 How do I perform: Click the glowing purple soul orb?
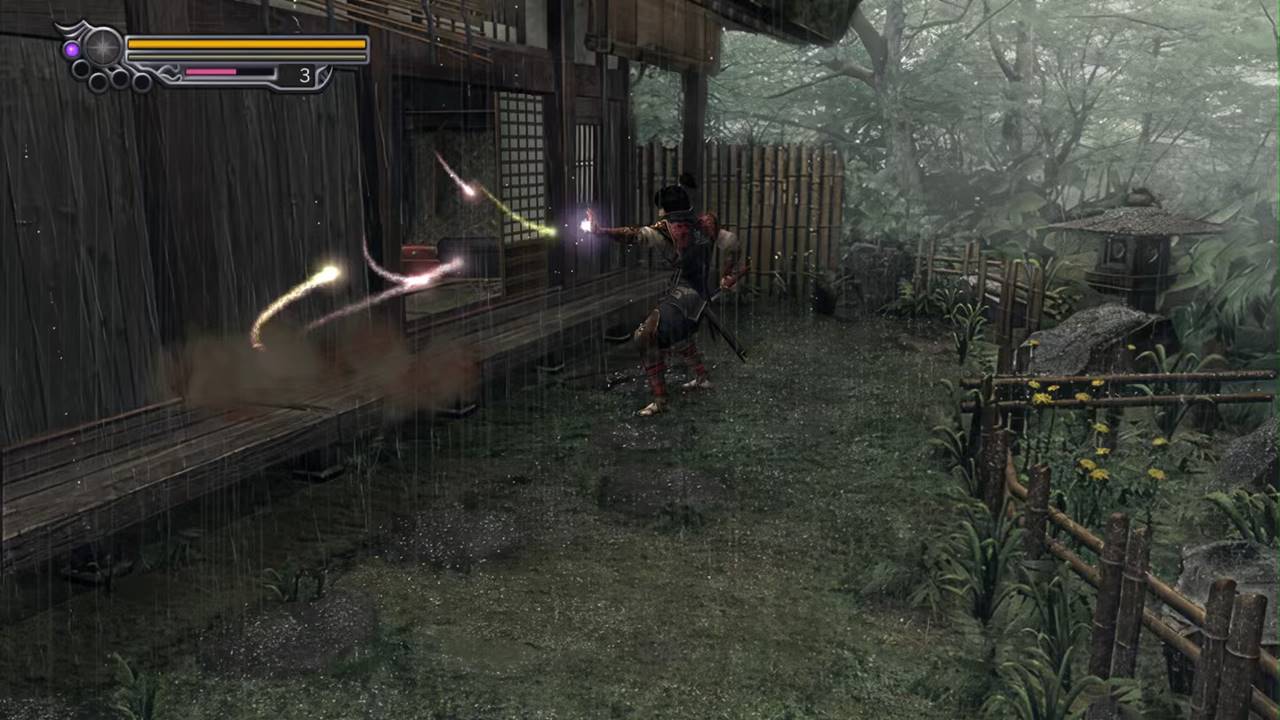(71, 49)
